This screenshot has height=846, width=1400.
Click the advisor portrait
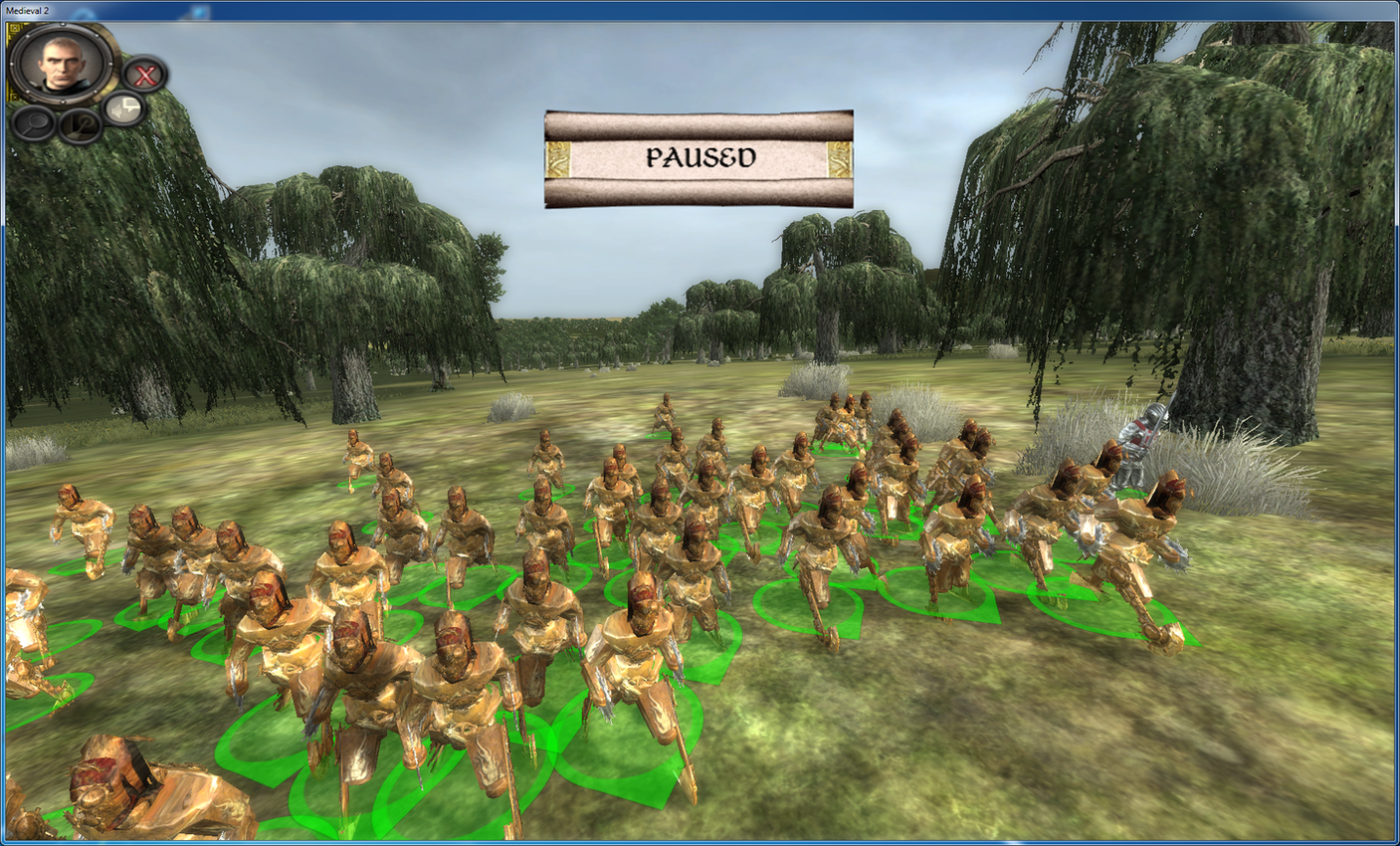[61, 62]
